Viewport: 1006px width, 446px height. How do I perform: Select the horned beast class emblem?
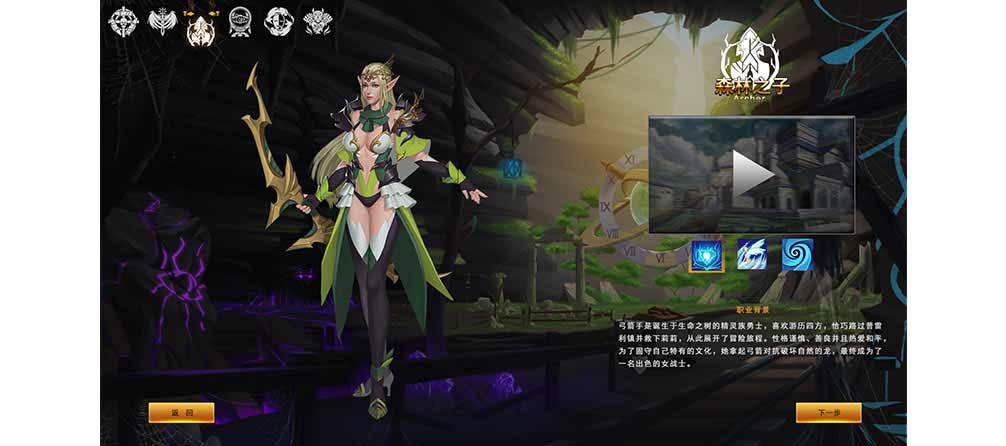click(x=317, y=20)
